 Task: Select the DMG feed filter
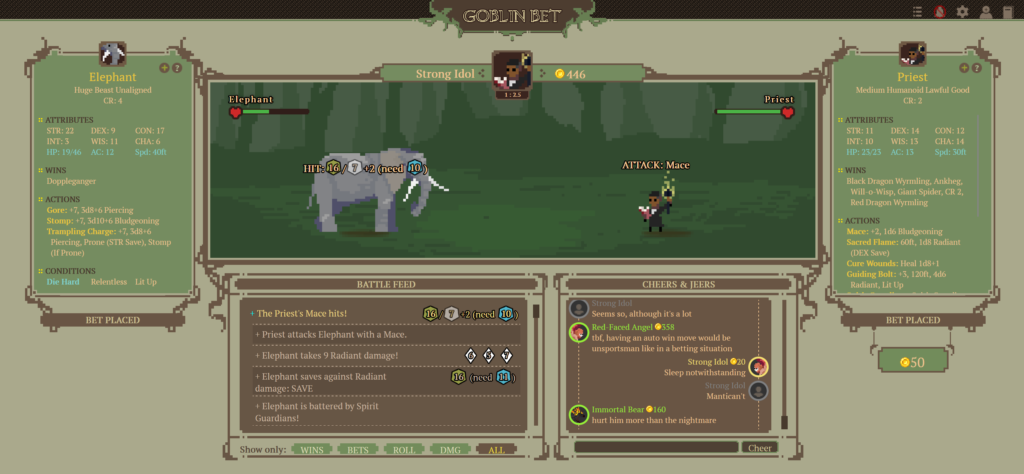click(450, 450)
